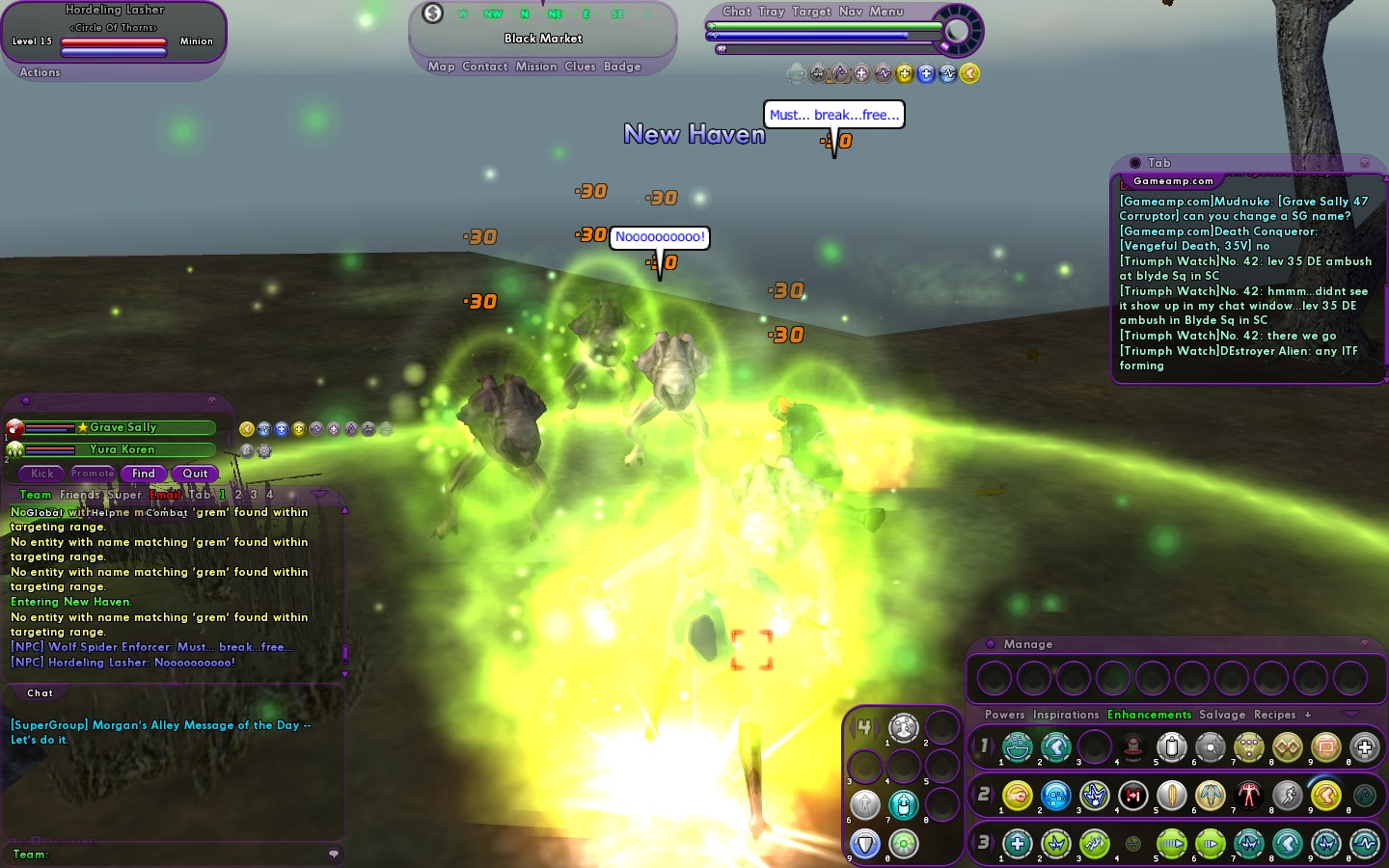Open the main Menu
1389x868 pixels.
click(886, 12)
